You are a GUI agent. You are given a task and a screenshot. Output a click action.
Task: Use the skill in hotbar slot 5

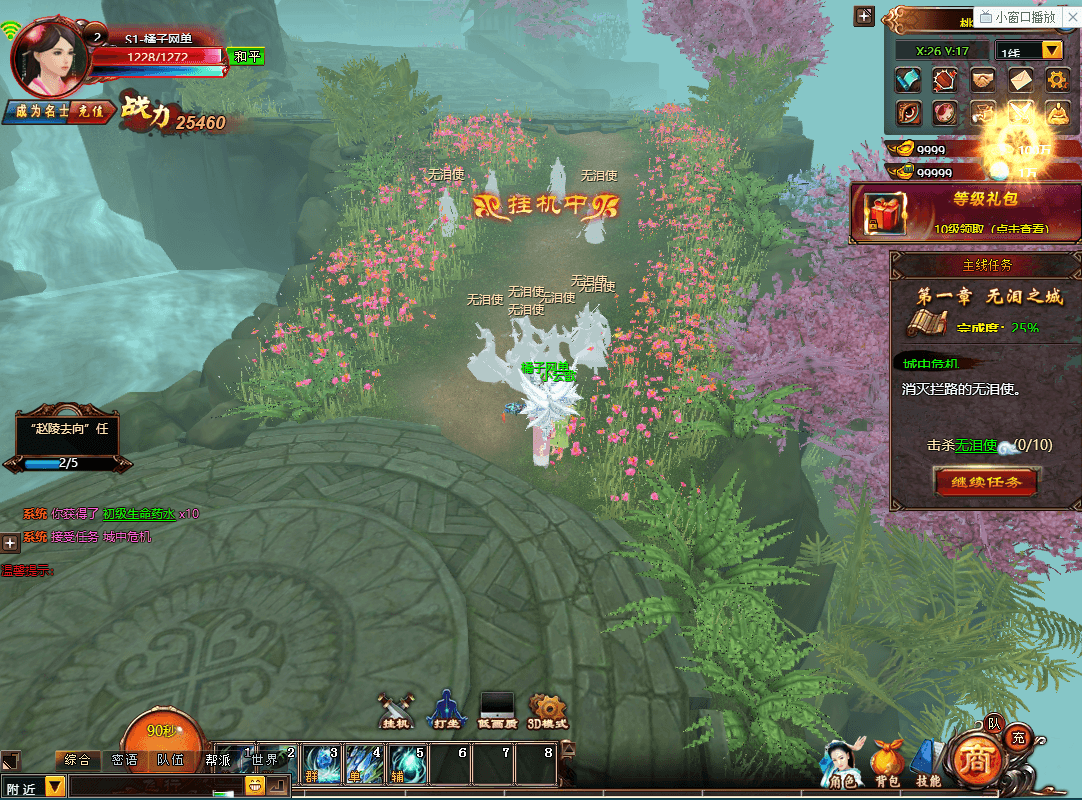pyautogui.click(x=408, y=766)
